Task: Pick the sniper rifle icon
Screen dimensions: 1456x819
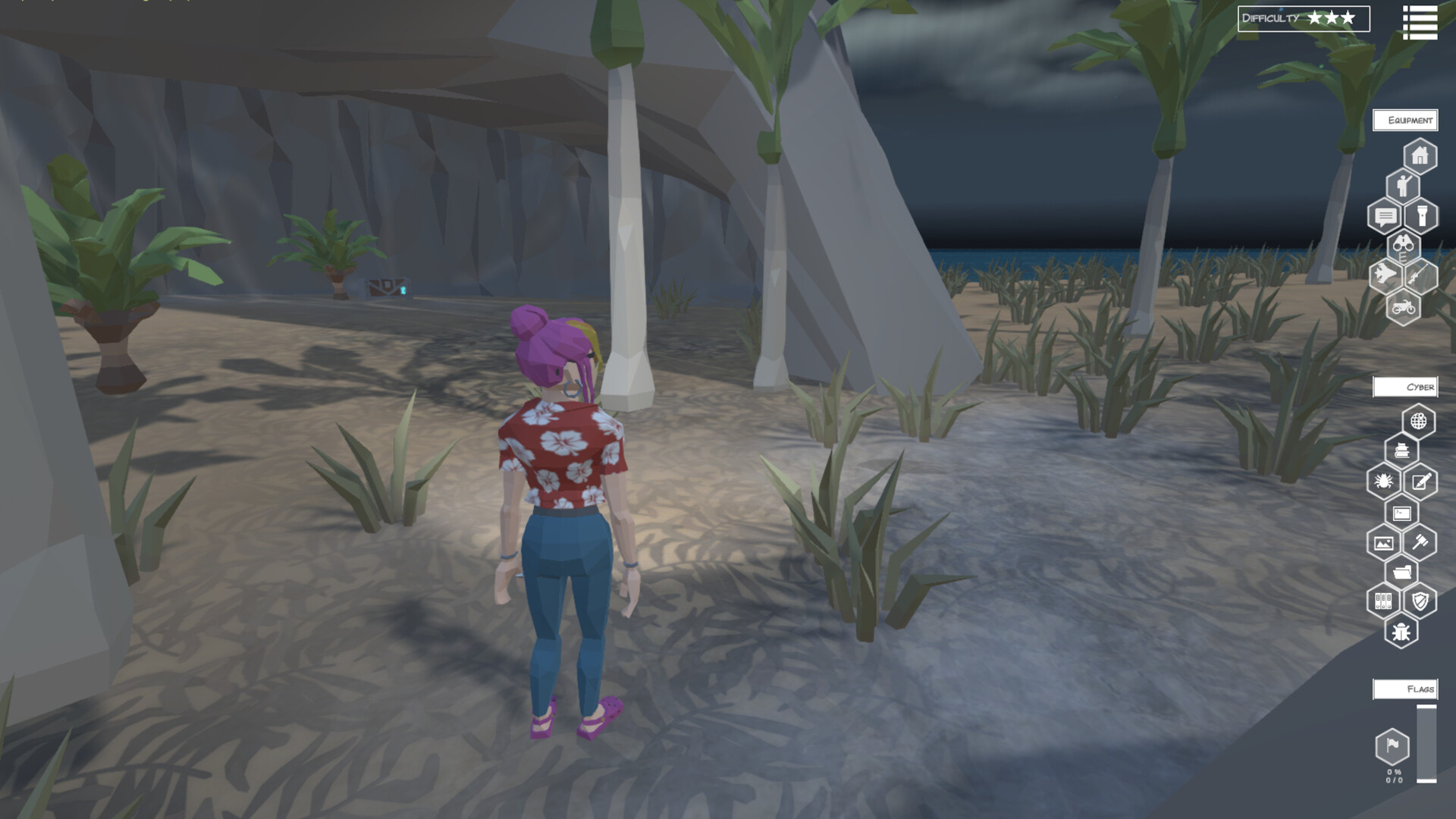Action: click(x=1420, y=275)
